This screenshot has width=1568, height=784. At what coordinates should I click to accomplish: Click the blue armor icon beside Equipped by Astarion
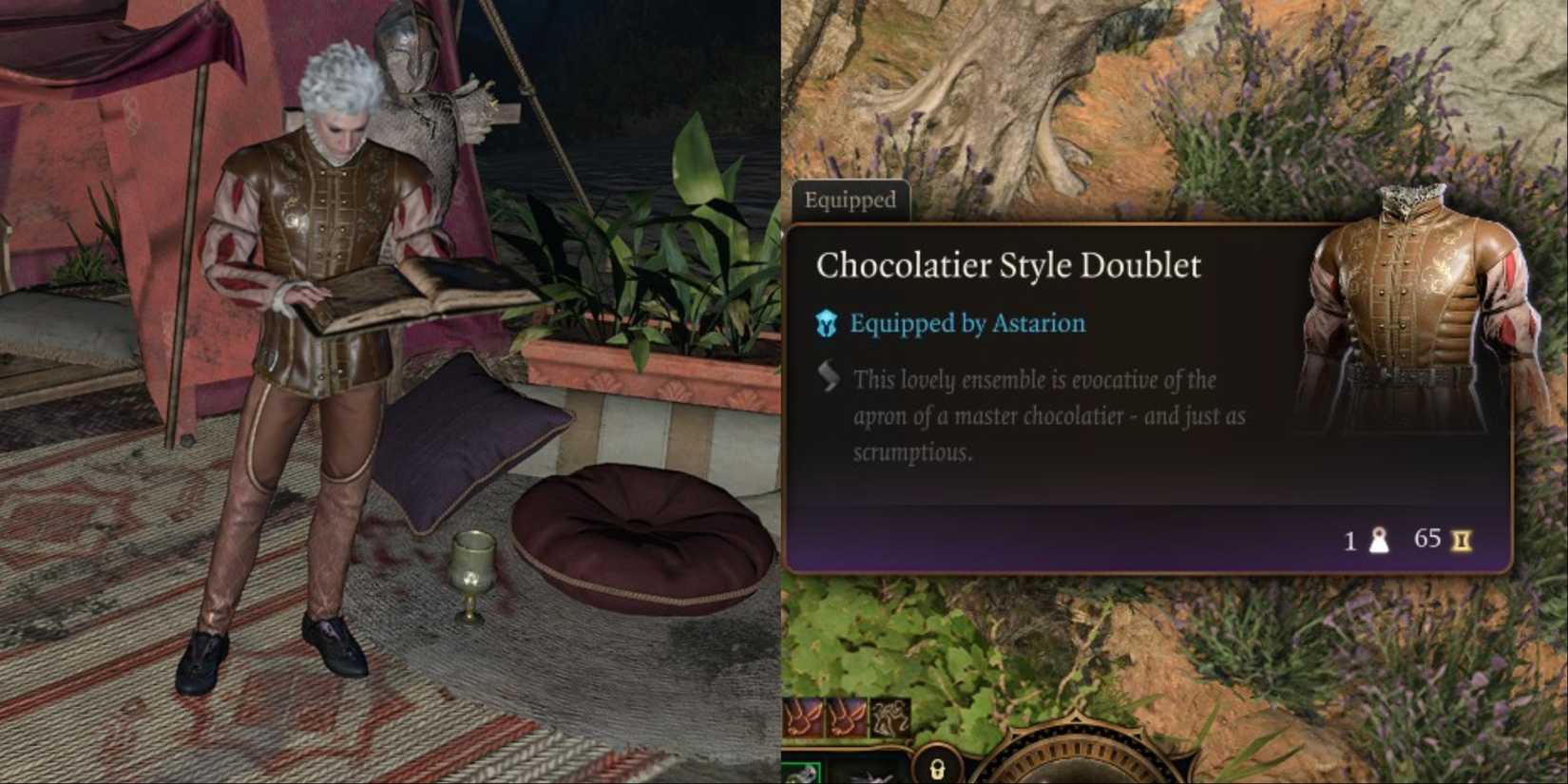[826, 323]
